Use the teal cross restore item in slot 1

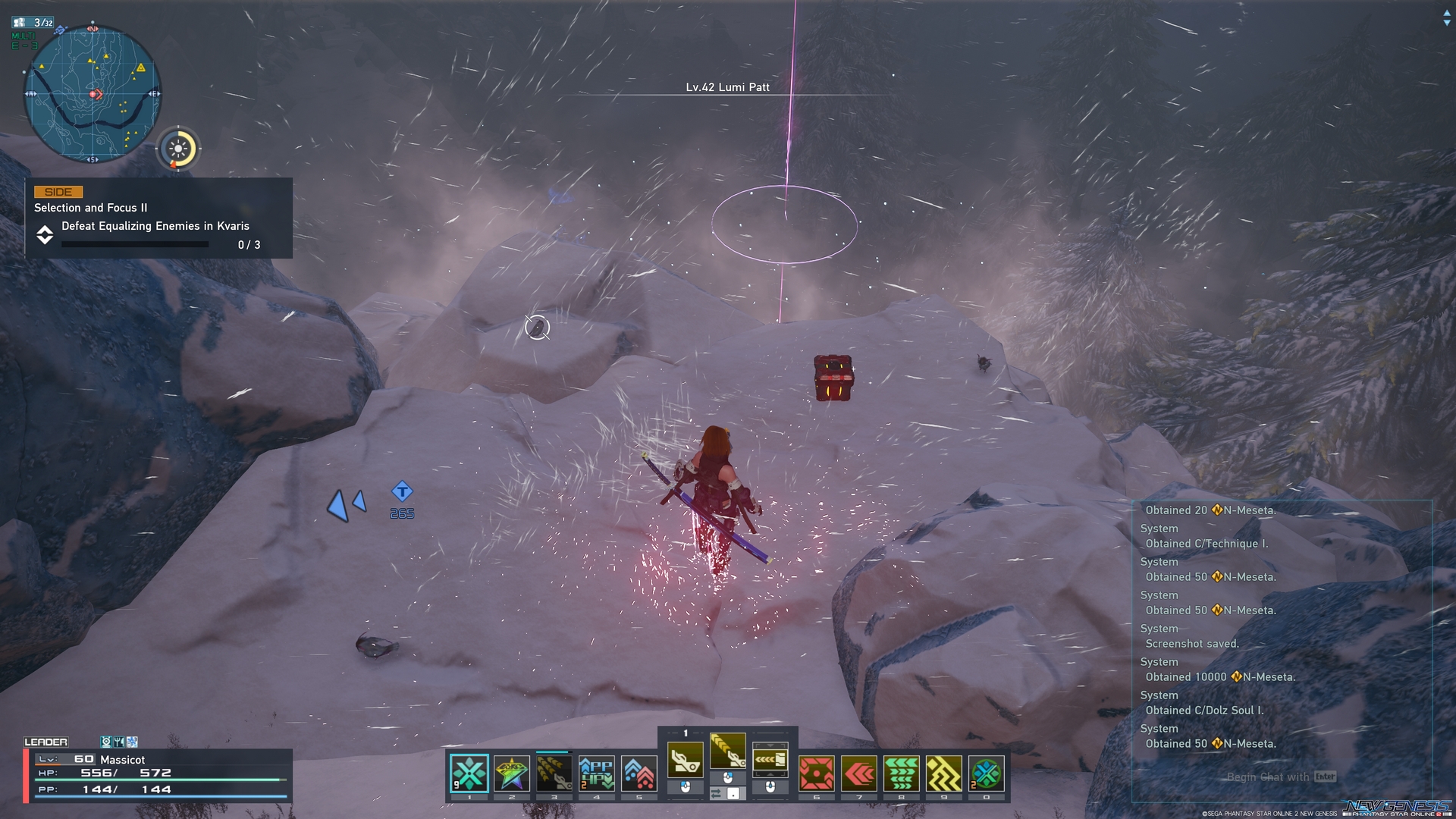tap(469, 773)
